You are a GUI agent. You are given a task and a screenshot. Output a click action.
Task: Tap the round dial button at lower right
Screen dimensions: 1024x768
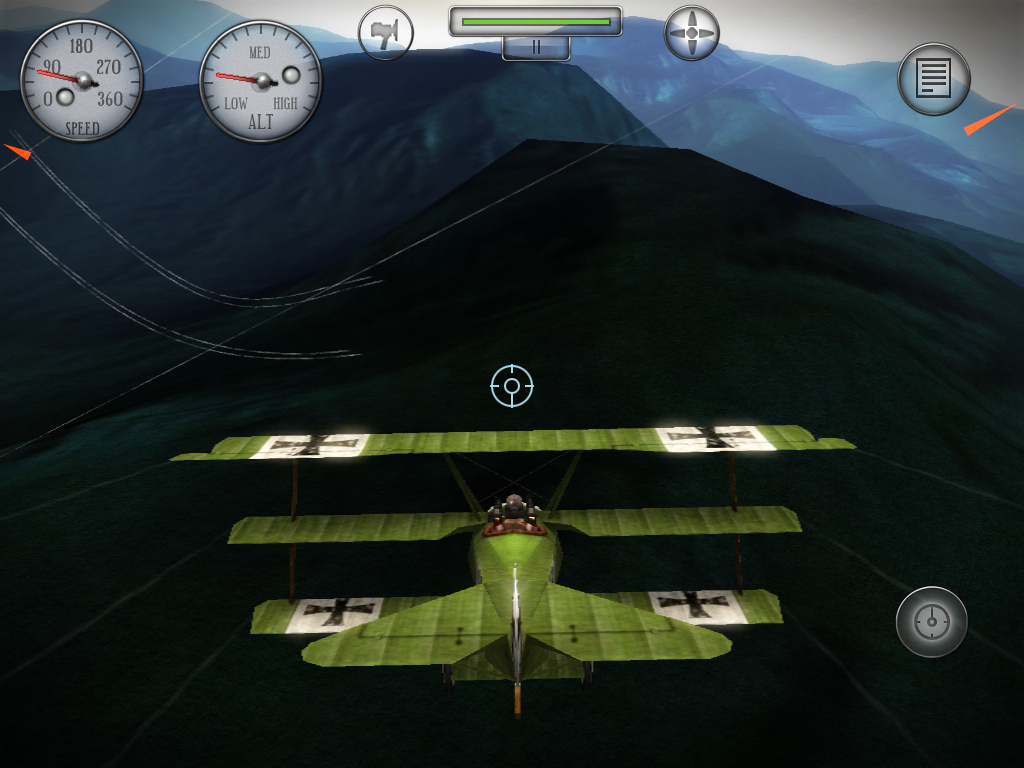click(931, 622)
